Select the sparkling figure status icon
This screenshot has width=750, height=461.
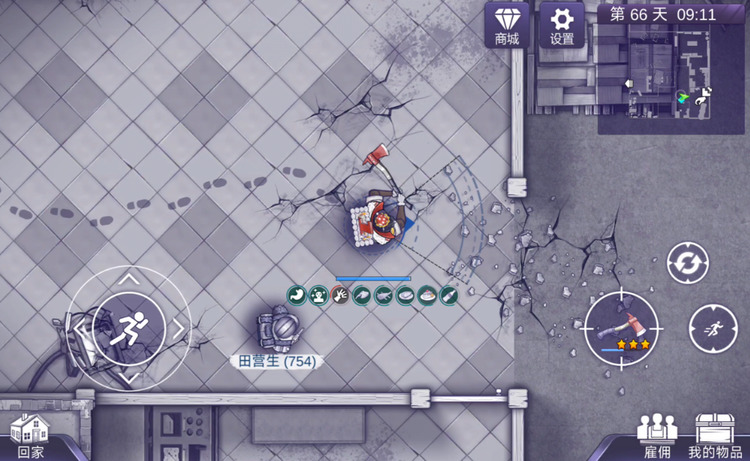(318, 295)
